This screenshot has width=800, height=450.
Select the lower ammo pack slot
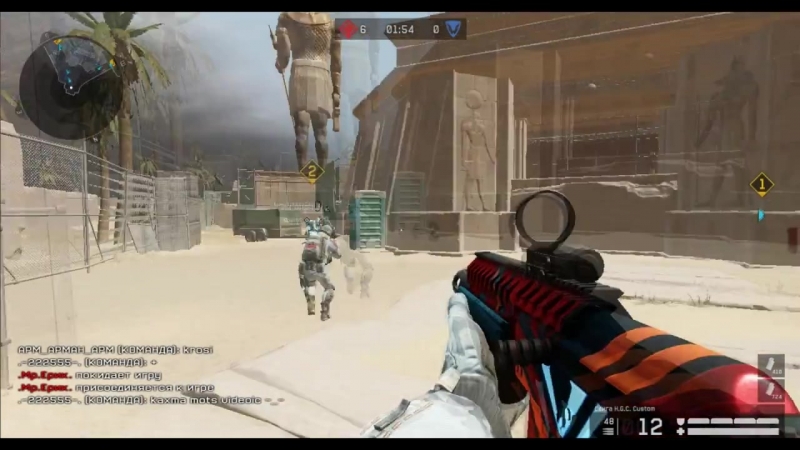point(770,392)
